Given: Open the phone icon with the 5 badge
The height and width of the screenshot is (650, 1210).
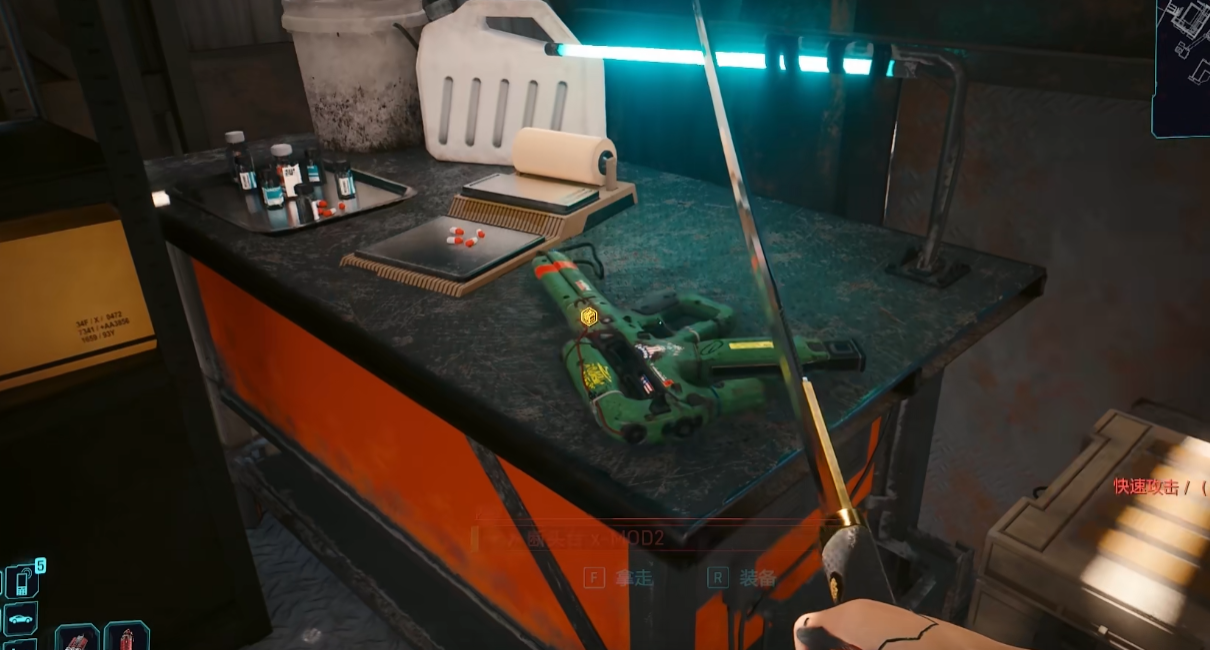Looking at the screenshot, I should tap(22, 581).
